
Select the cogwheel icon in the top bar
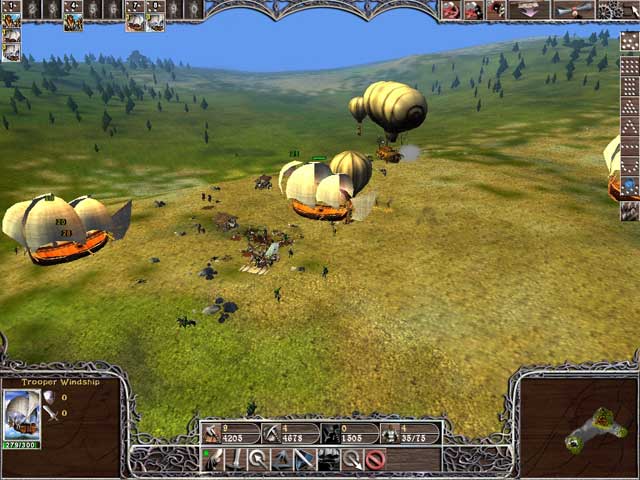[609, 10]
